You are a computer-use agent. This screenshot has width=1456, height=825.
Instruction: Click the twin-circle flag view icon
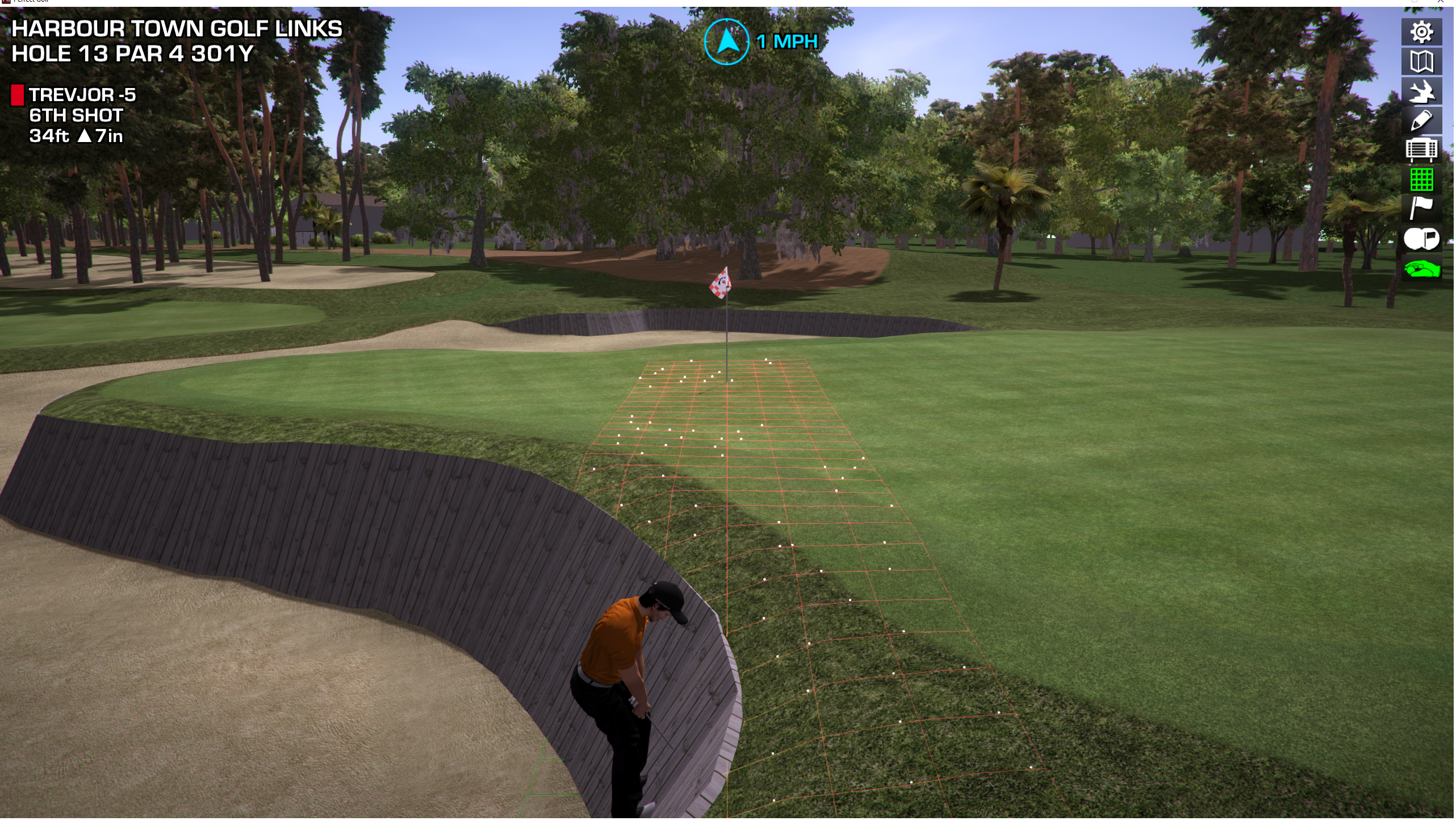tap(1423, 239)
